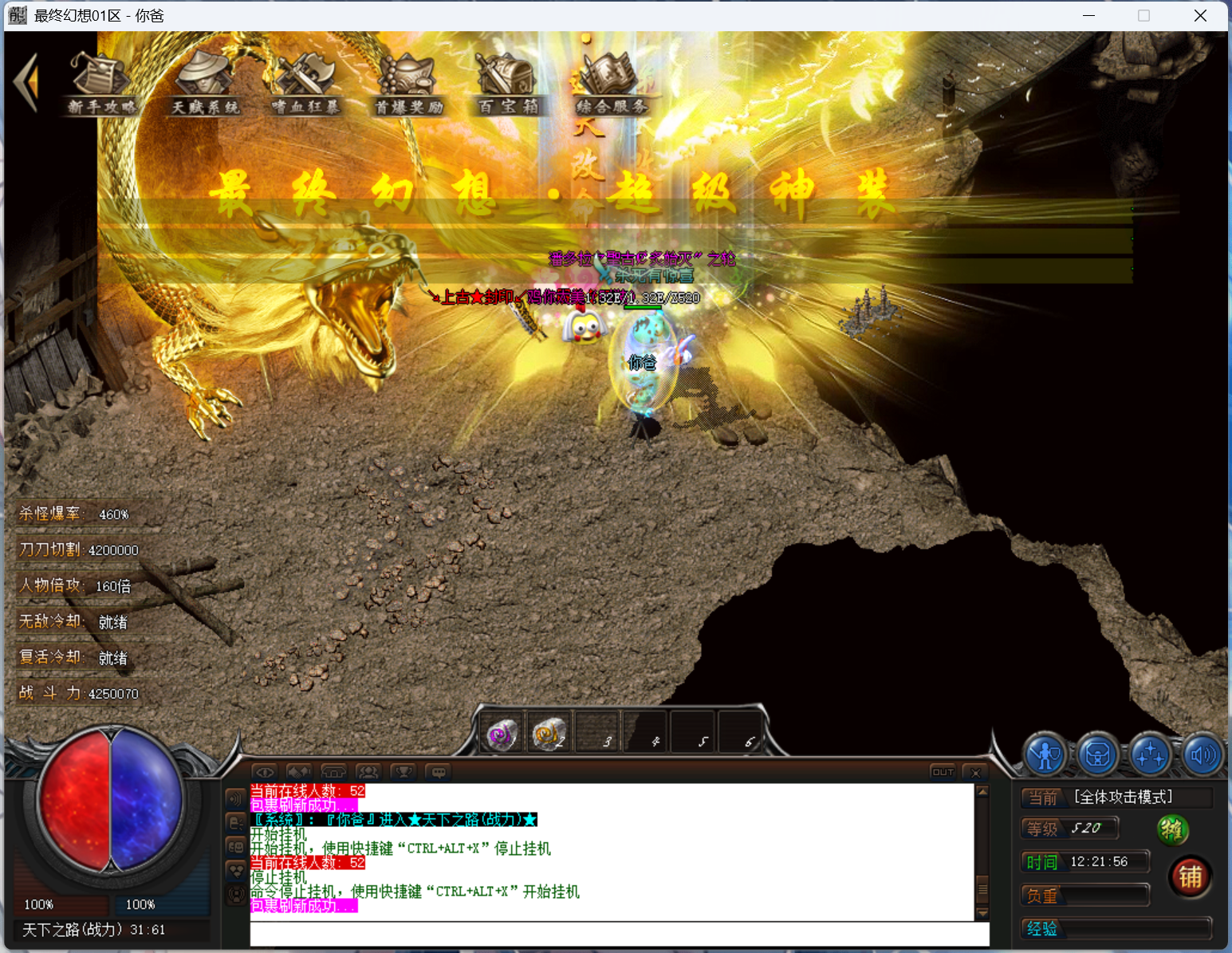Open the bag inventory icon
The image size is (1232, 953).
(x=1097, y=754)
